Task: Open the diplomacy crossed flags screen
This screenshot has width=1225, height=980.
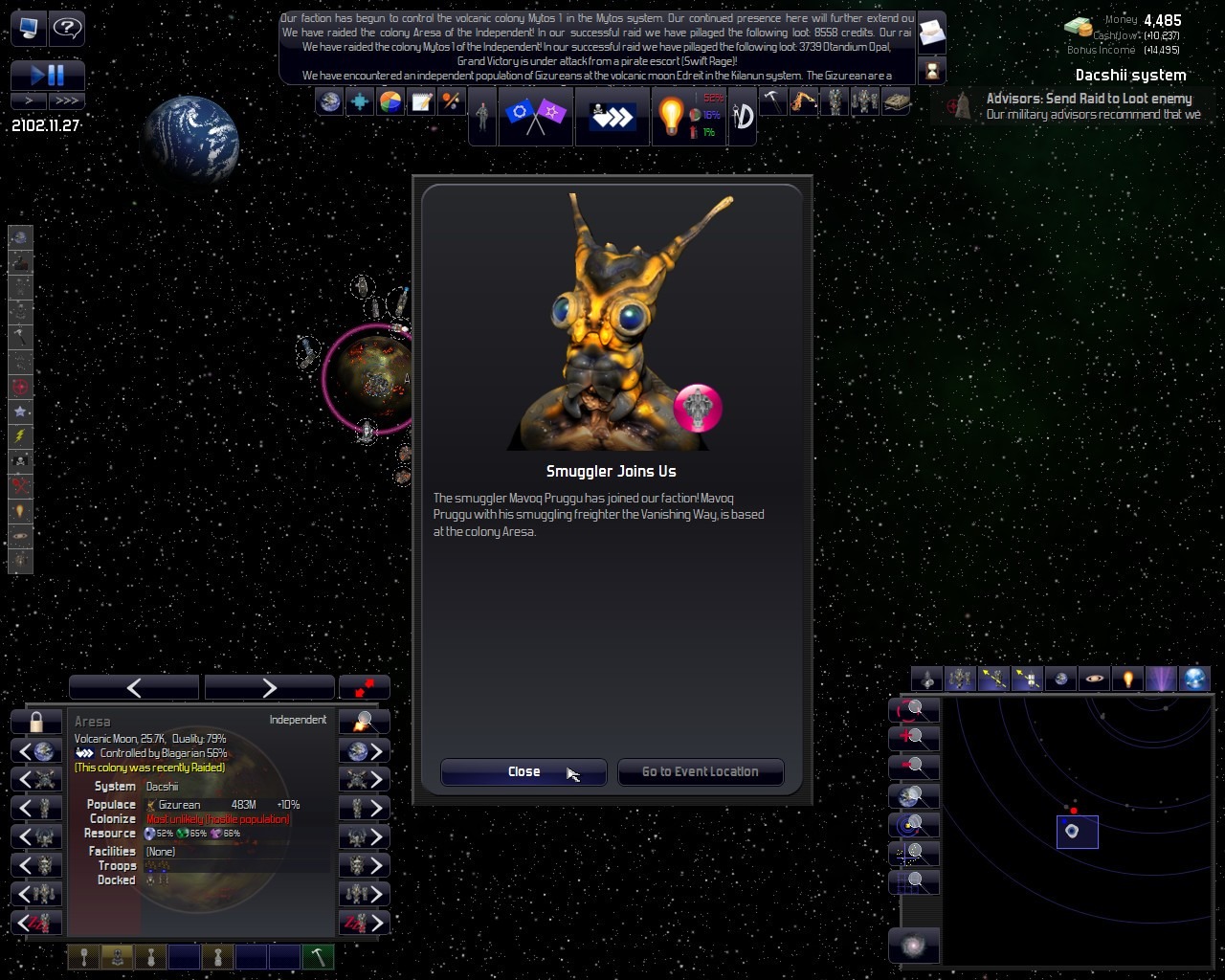Action: 535,116
